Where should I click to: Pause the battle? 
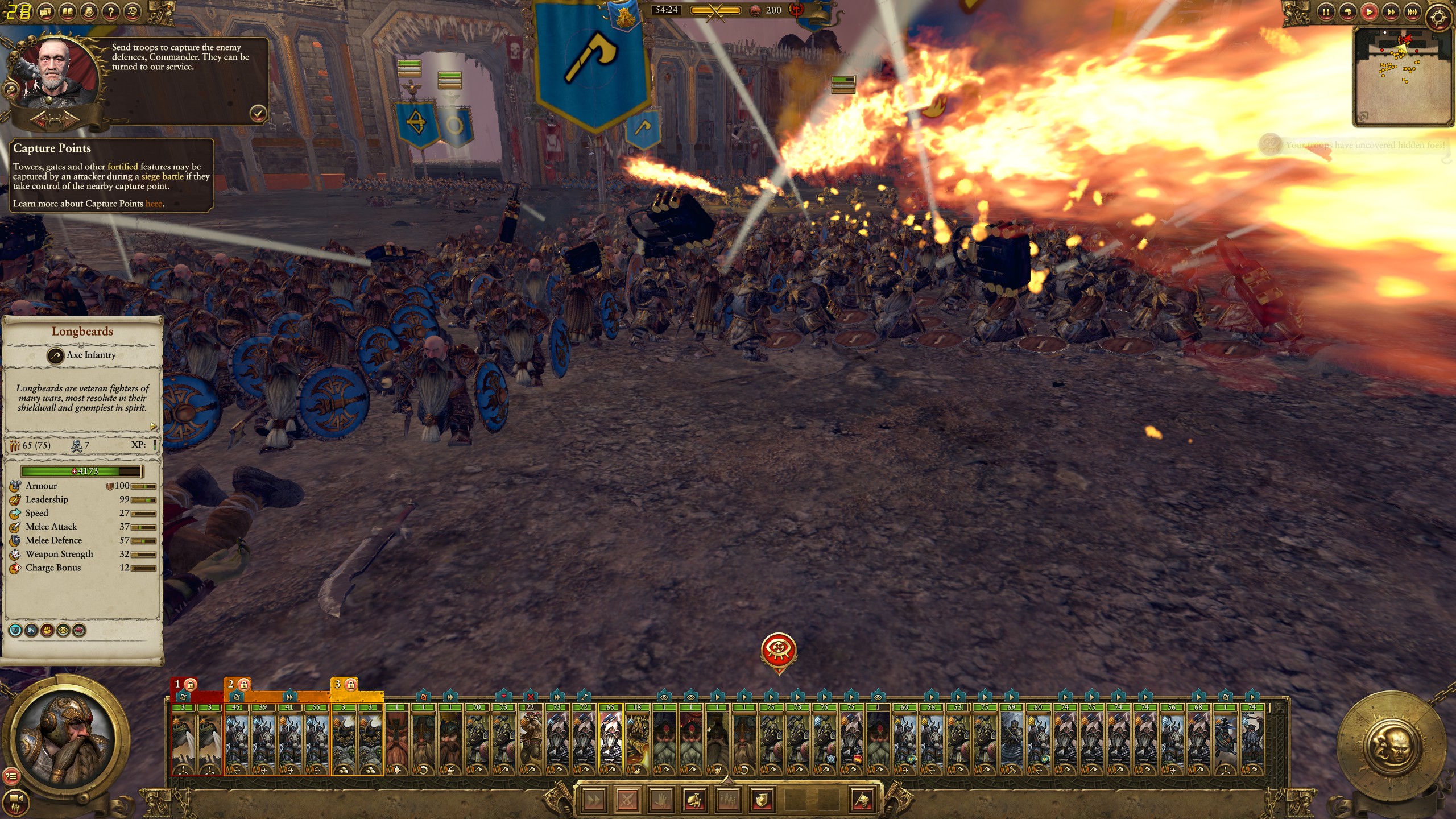(x=1326, y=11)
